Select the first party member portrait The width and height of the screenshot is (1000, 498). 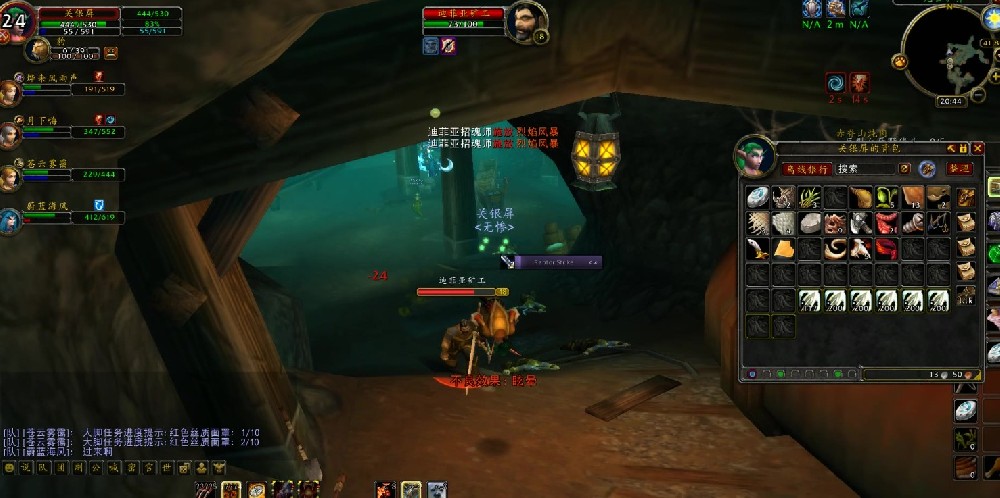pyautogui.click(x=10, y=92)
